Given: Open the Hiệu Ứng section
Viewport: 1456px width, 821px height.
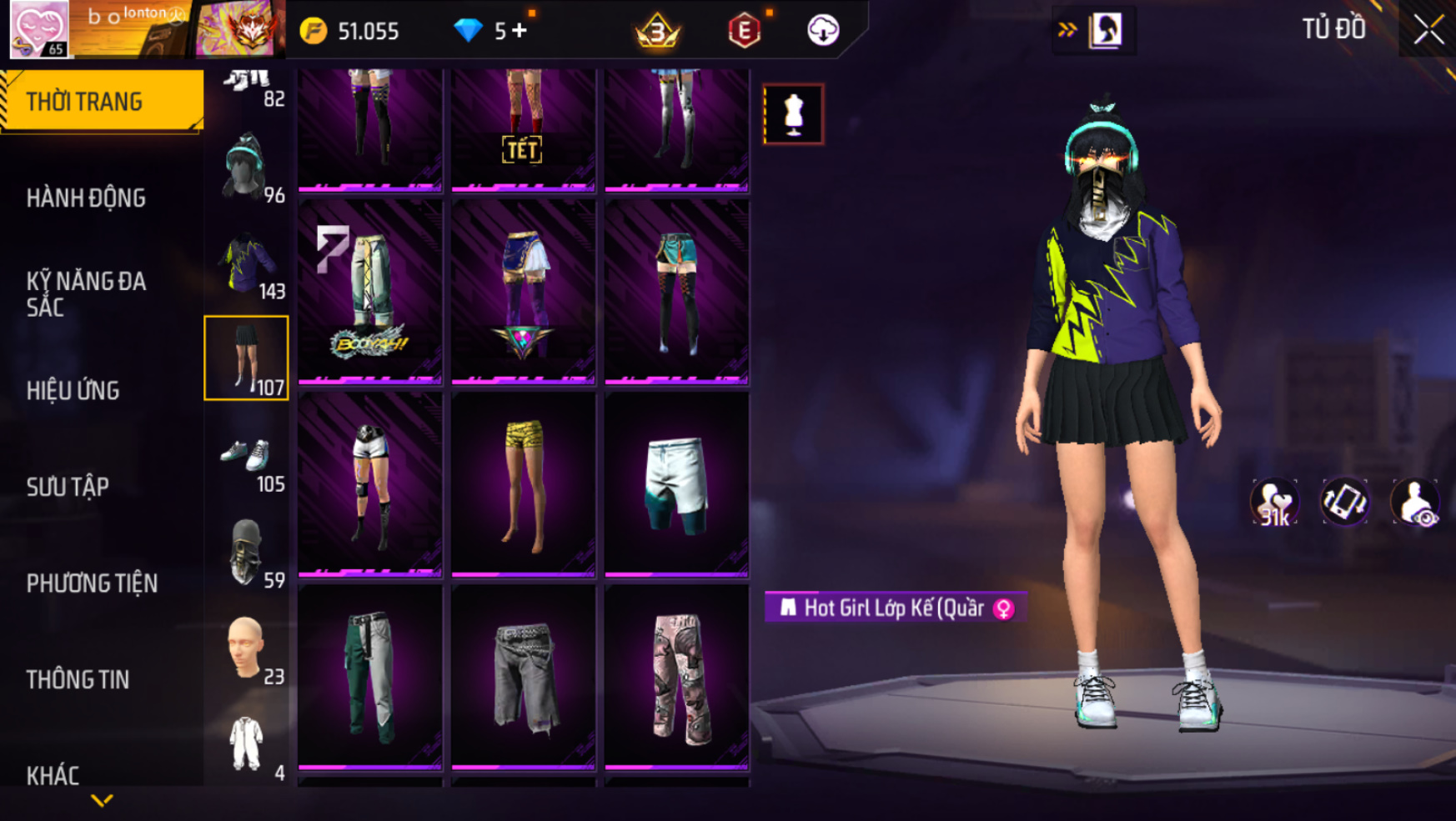Looking at the screenshot, I should tap(73, 390).
